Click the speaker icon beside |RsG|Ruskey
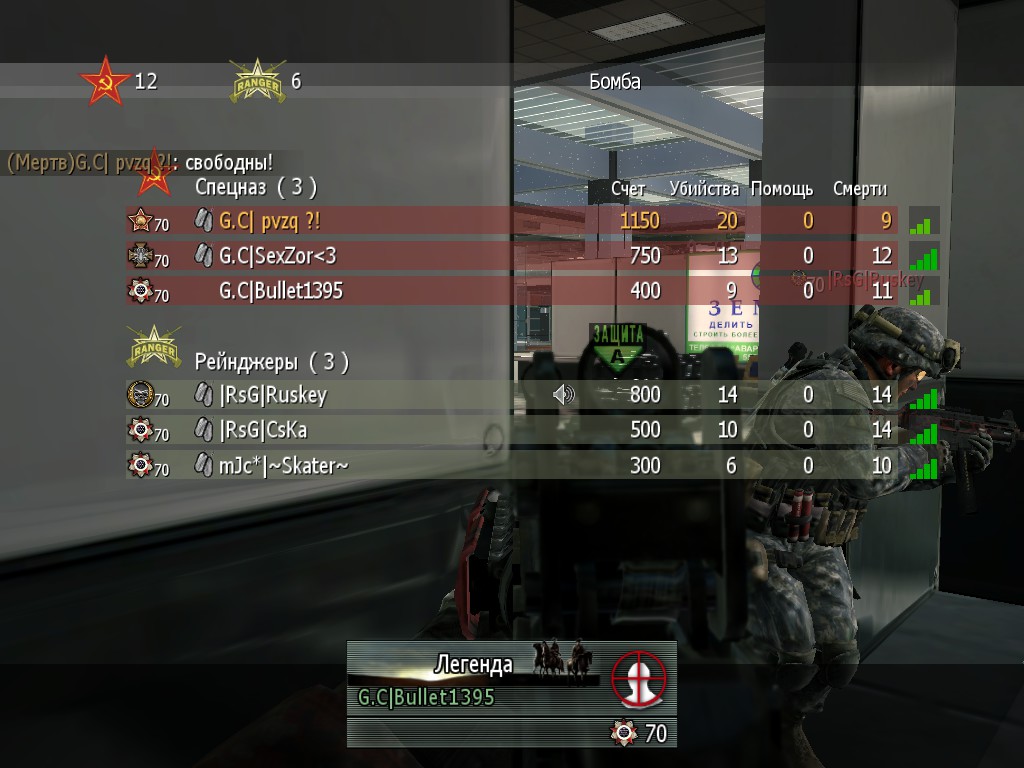Image resolution: width=1024 pixels, height=768 pixels. click(564, 395)
